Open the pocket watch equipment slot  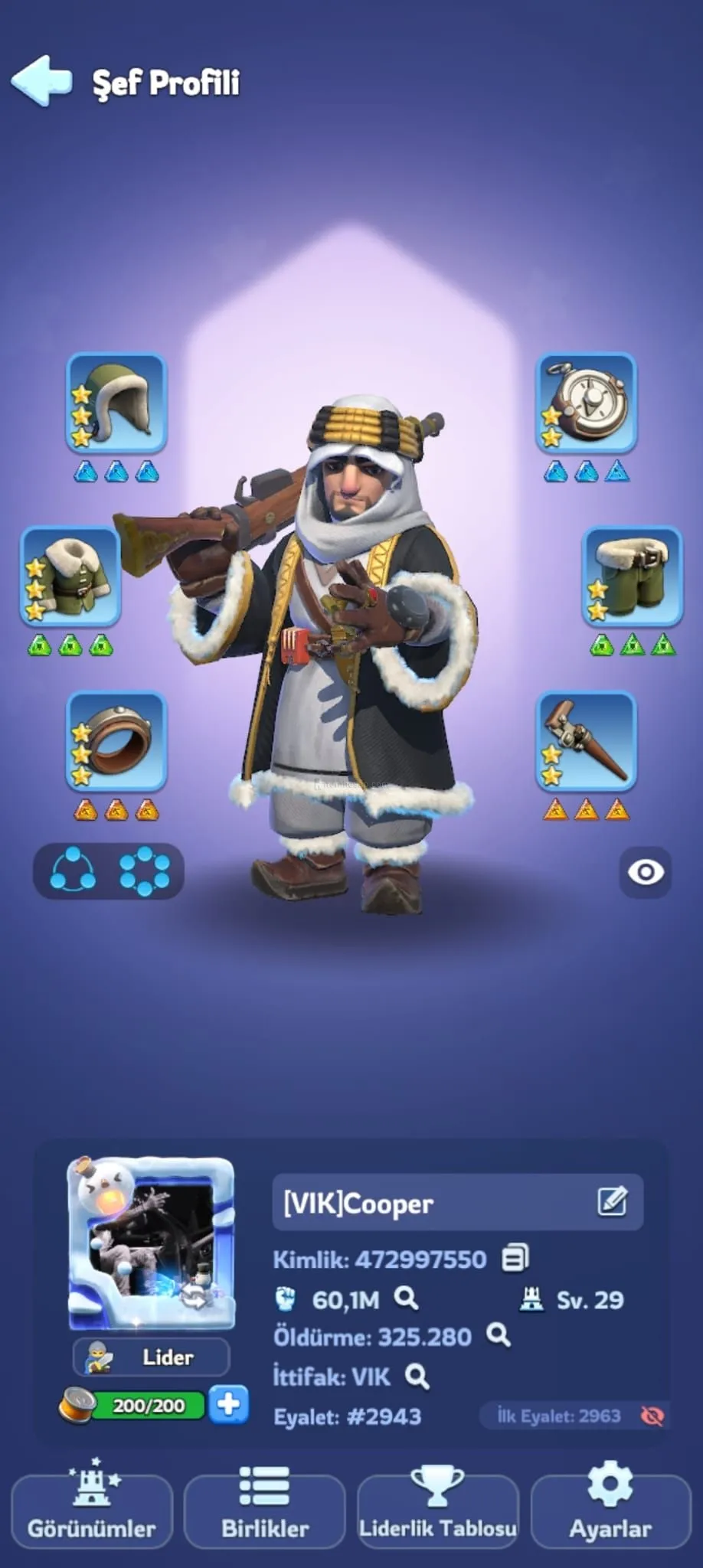(x=586, y=403)
